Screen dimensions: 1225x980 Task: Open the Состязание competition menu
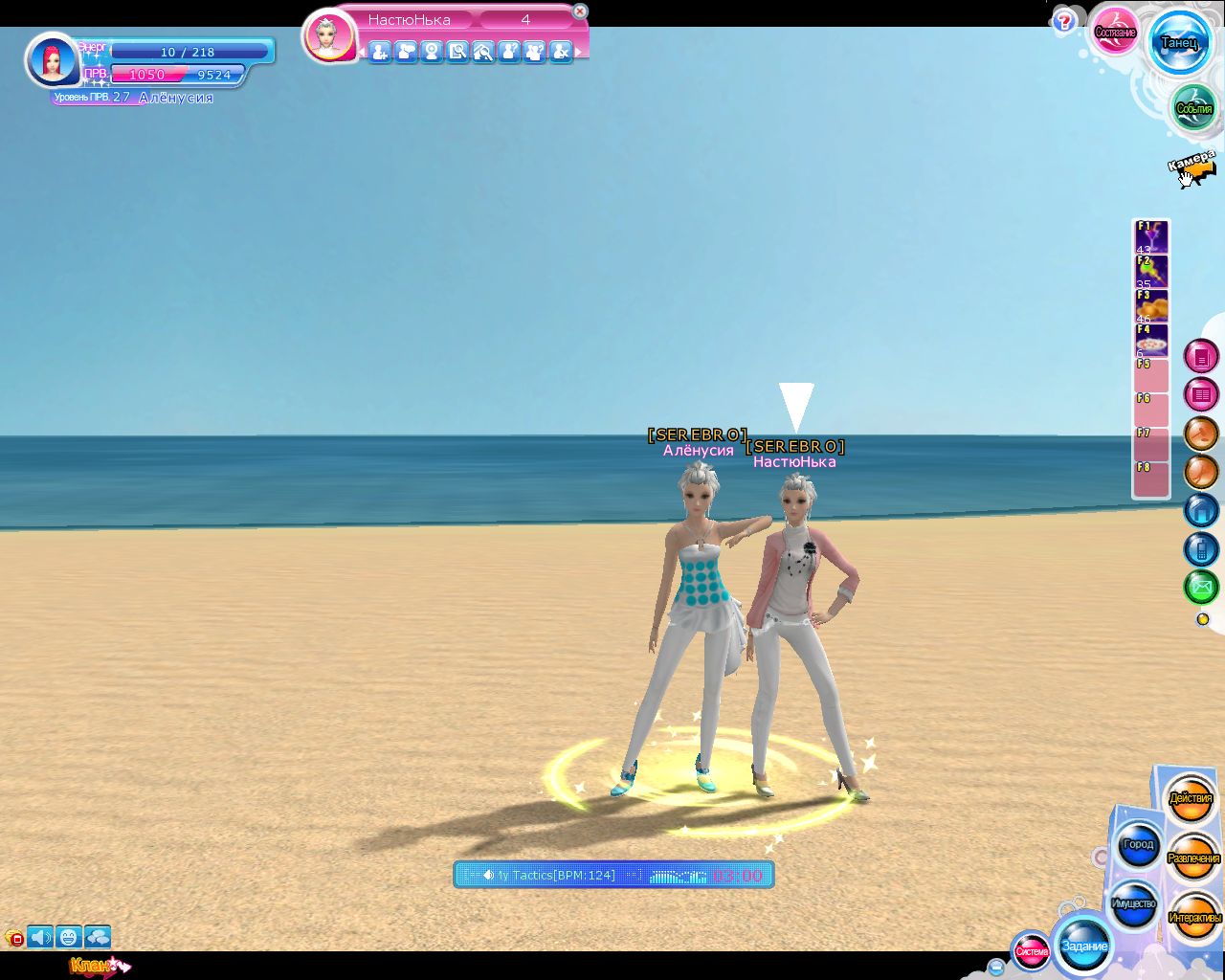click(x=1115, y=33)
